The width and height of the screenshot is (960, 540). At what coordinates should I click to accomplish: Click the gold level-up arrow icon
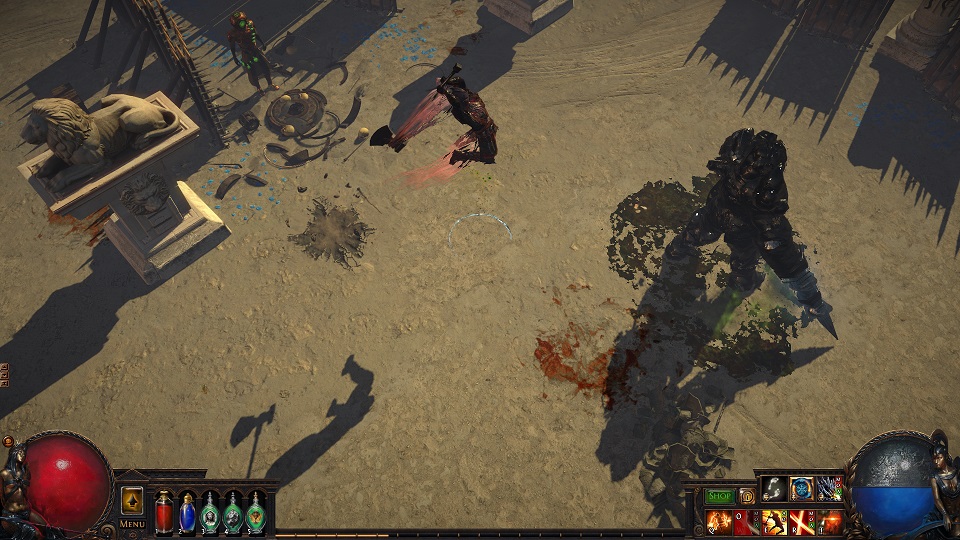132,501
